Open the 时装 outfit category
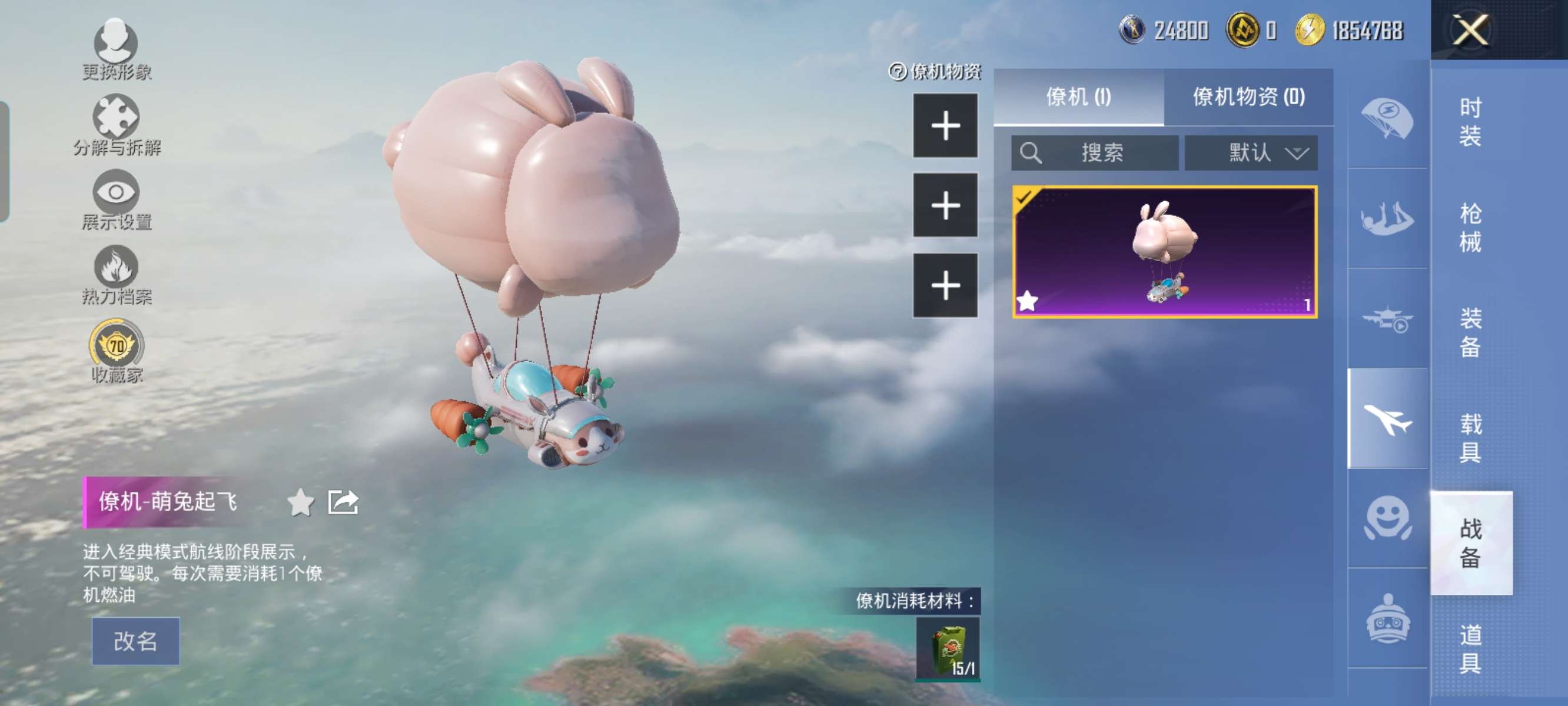 (1470, 122)
